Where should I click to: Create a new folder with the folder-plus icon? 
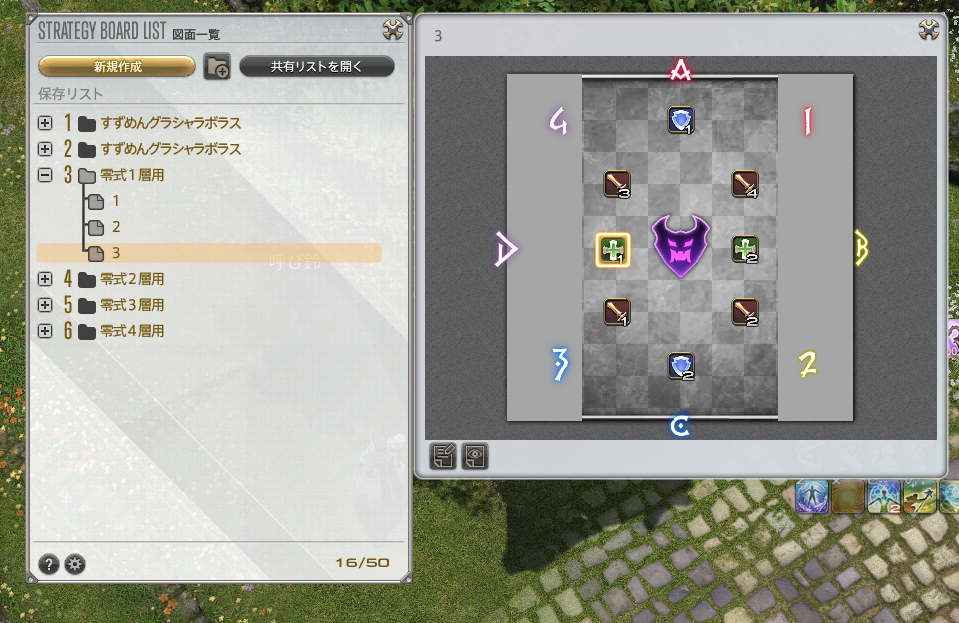pyautogui.click(x=217, y=67)
